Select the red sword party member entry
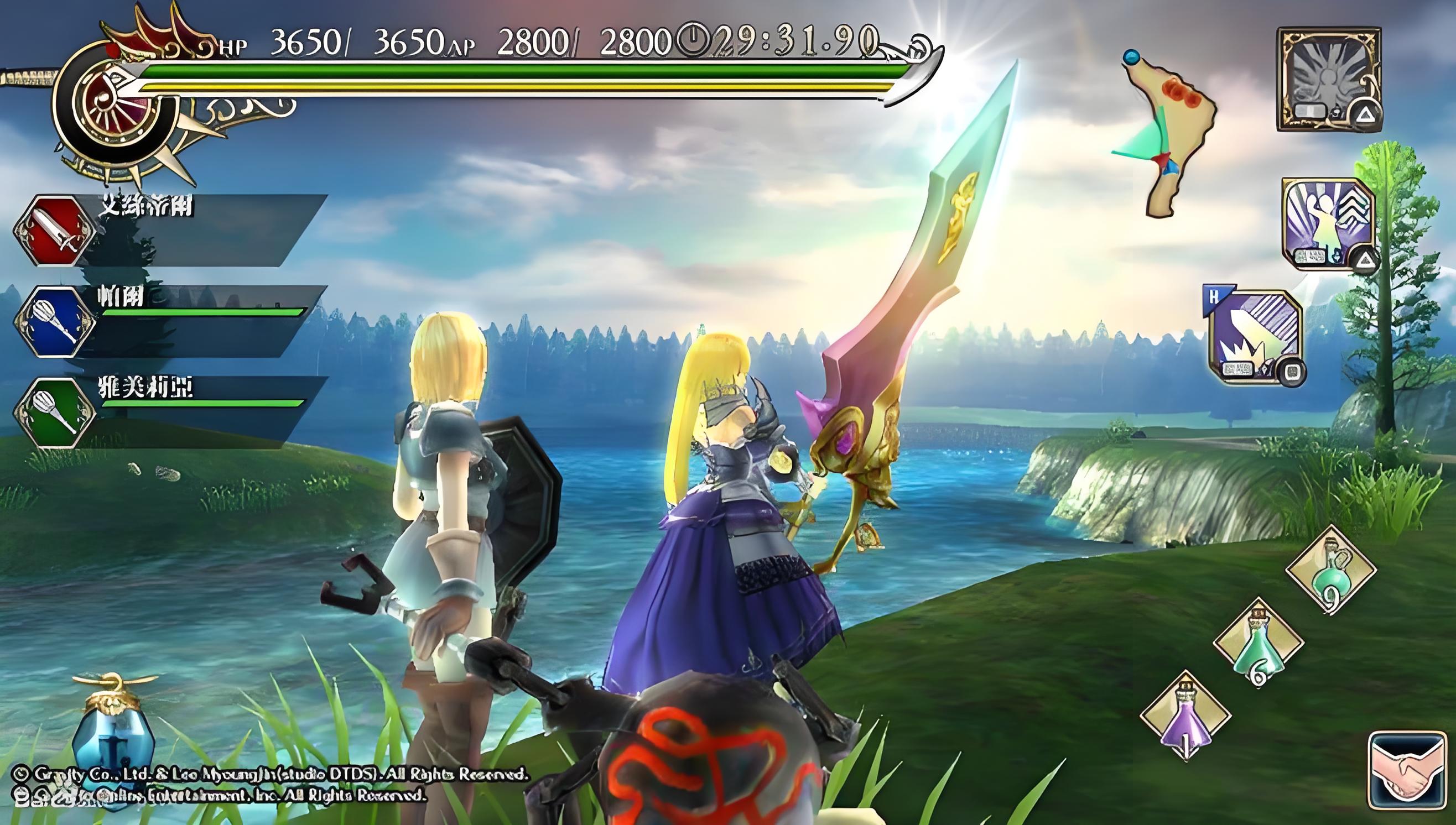 (x=54, y=231)
